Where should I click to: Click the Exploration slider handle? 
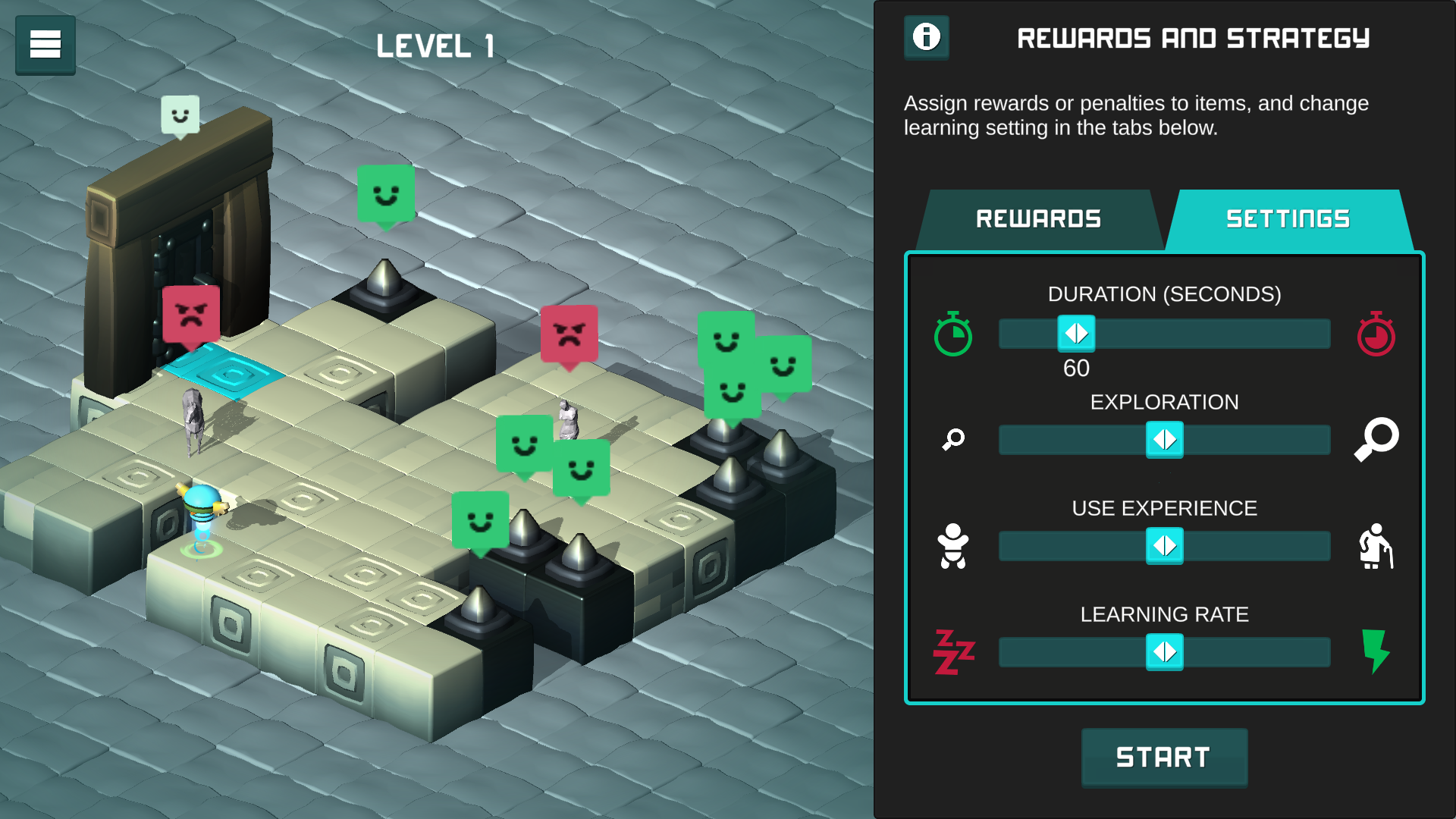coord(1164,440)
